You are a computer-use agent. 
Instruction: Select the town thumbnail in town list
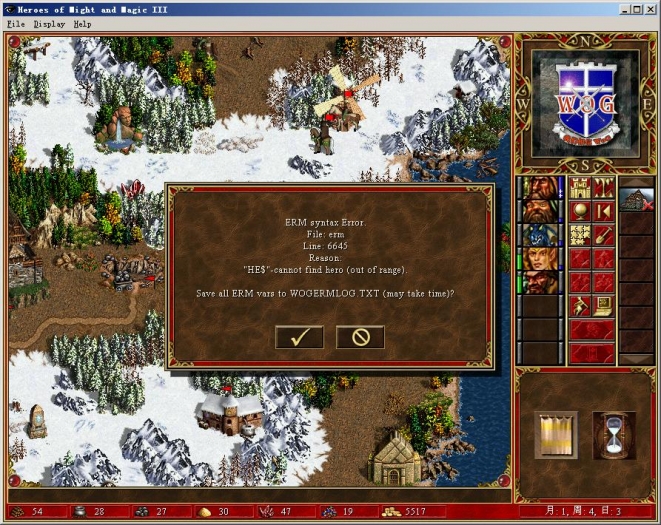click(x=636, y=198)
